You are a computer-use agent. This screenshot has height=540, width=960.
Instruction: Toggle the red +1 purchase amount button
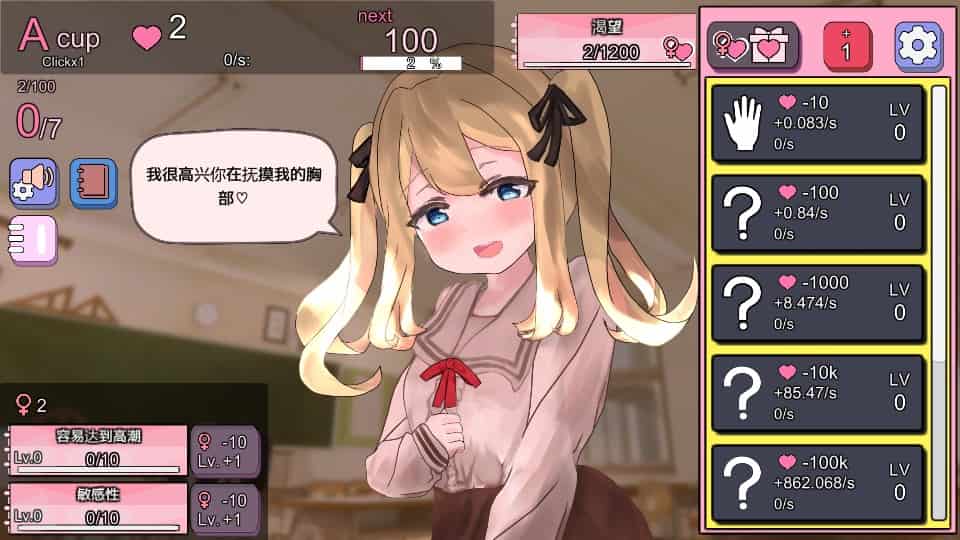[x=846, y=46]
